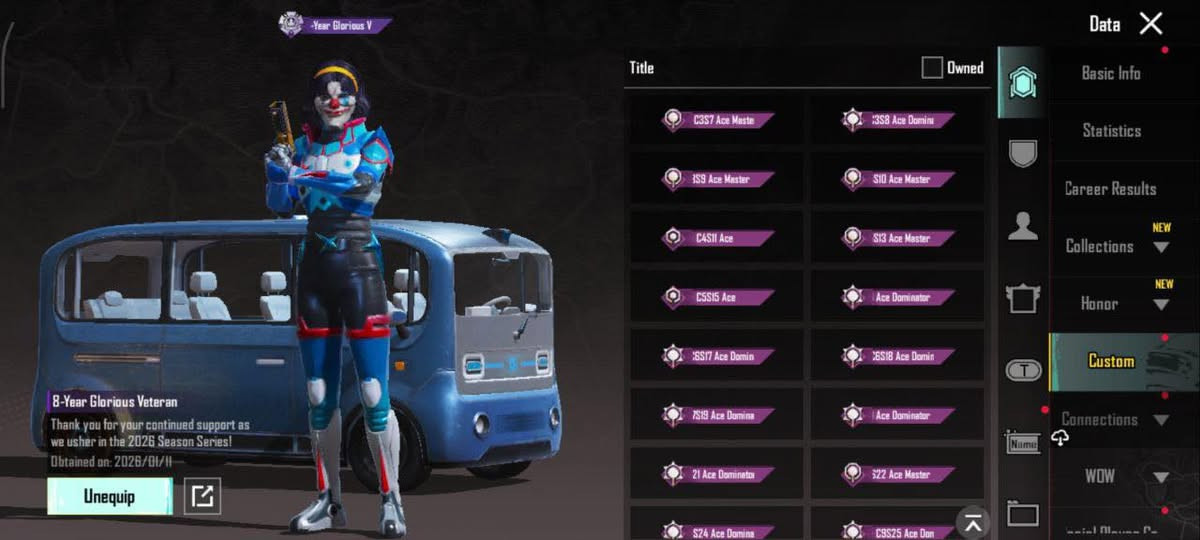
Task: Toggle the Owned filter checkbox
Action: (932, 68)
